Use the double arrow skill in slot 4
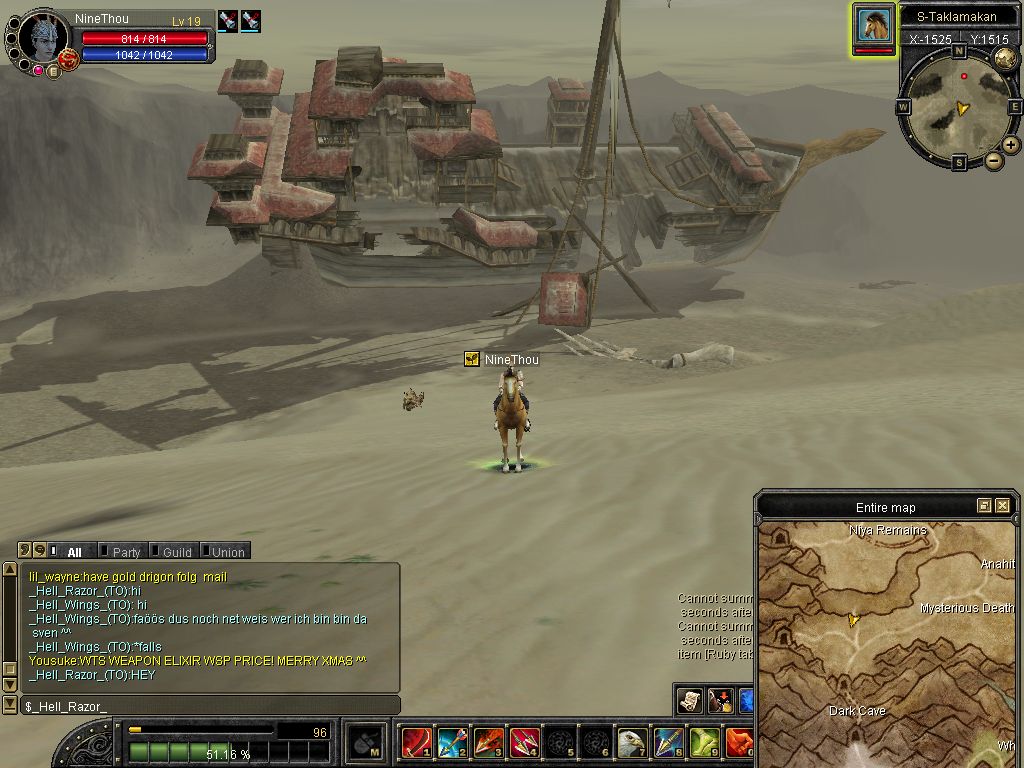Screen dimensions: 1024x768 pyautogui.click(x=524, y=743)
